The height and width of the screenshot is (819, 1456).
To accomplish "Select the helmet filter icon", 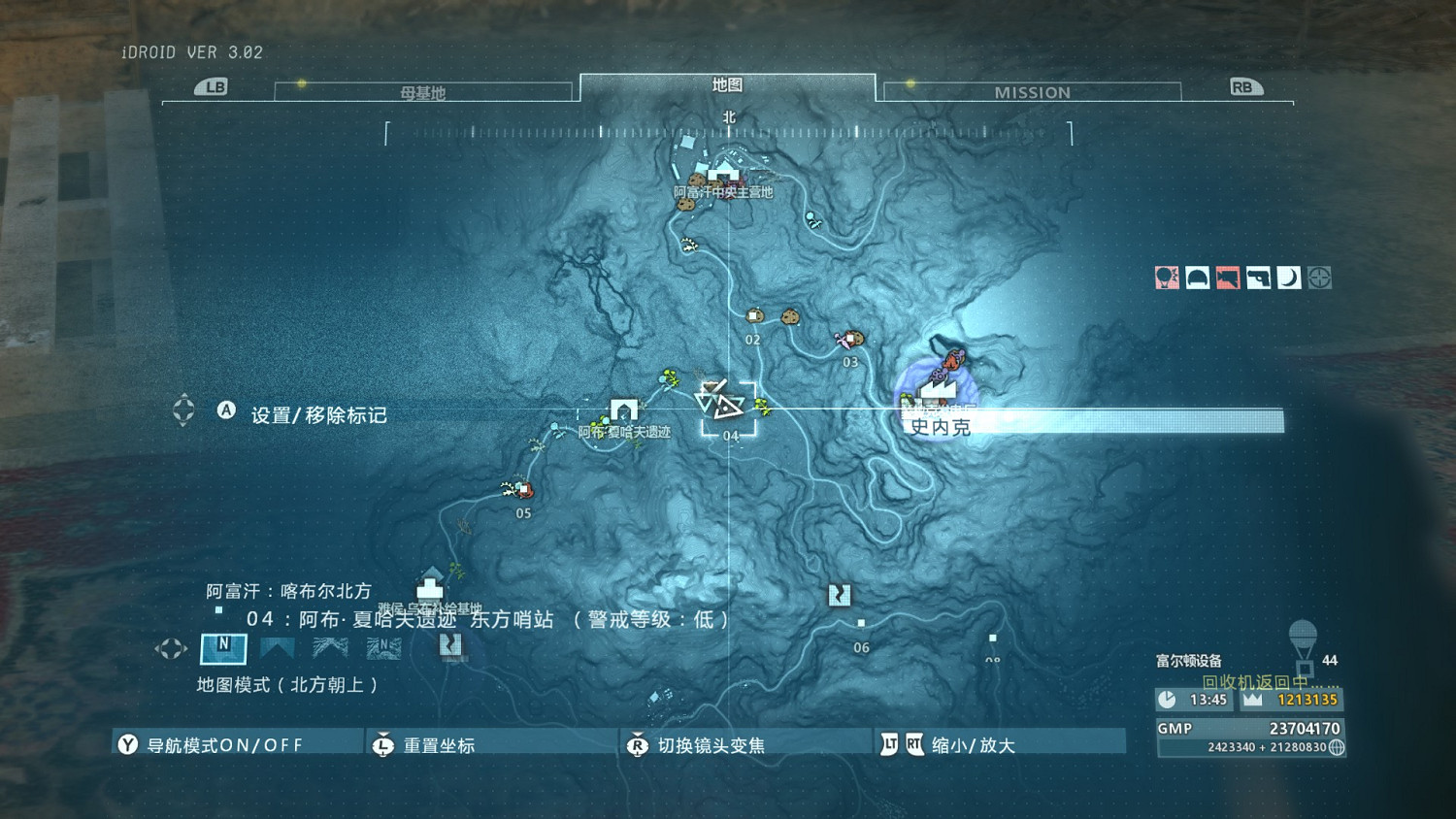I will point(1197,278).
